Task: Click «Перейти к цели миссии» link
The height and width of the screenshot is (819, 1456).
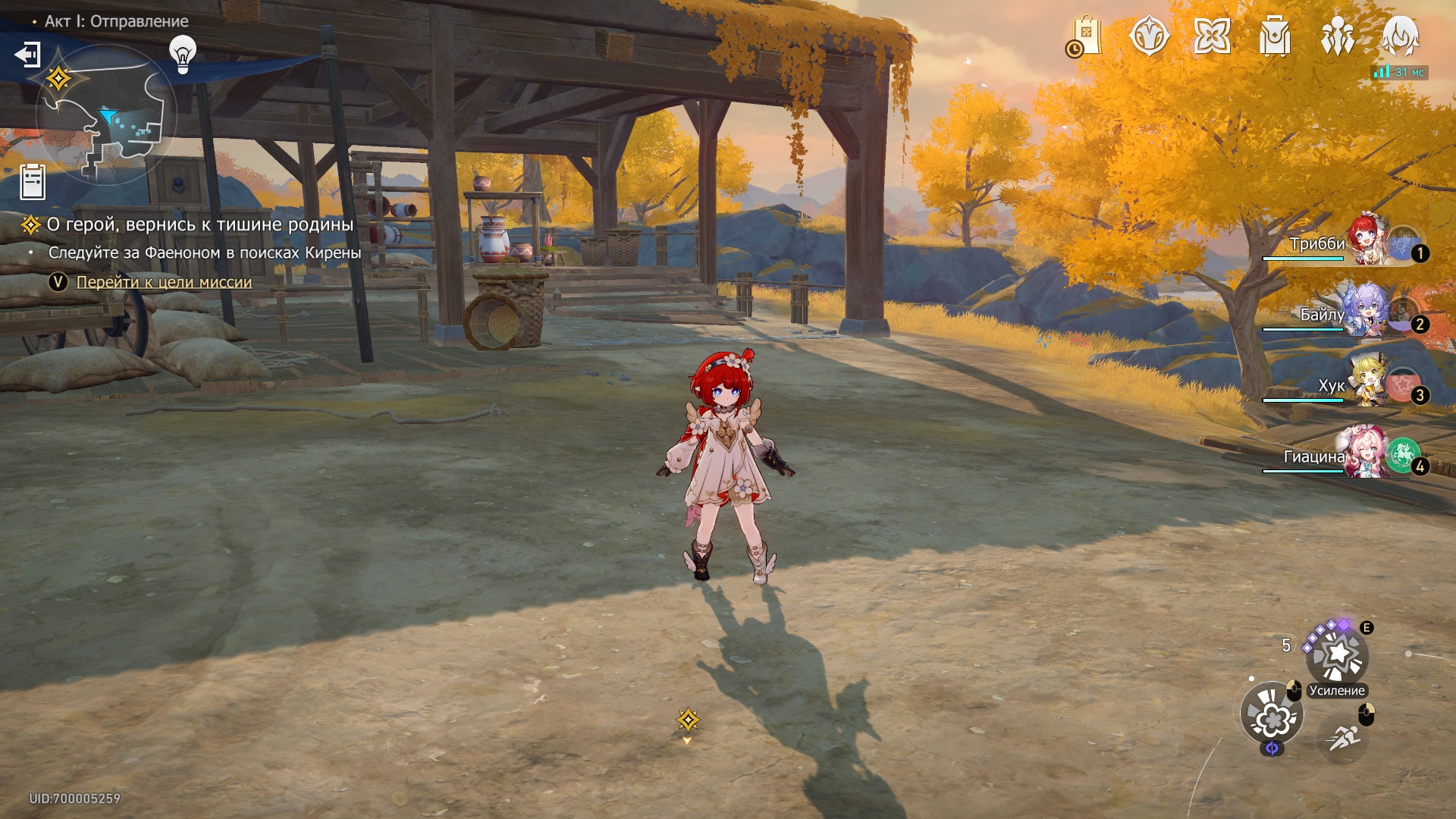Action: coord(164,282)
